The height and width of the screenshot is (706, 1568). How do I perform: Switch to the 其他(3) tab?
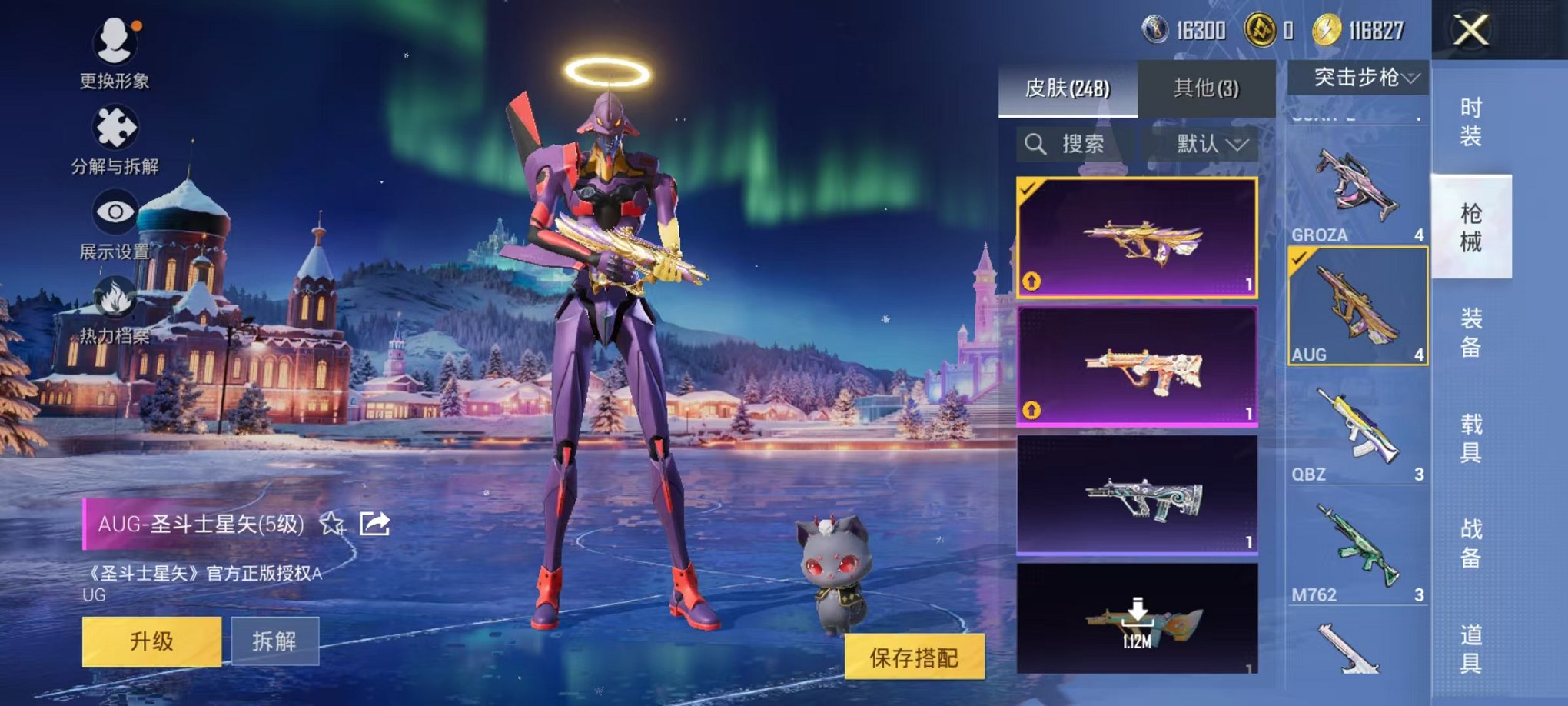[1207, 88]
